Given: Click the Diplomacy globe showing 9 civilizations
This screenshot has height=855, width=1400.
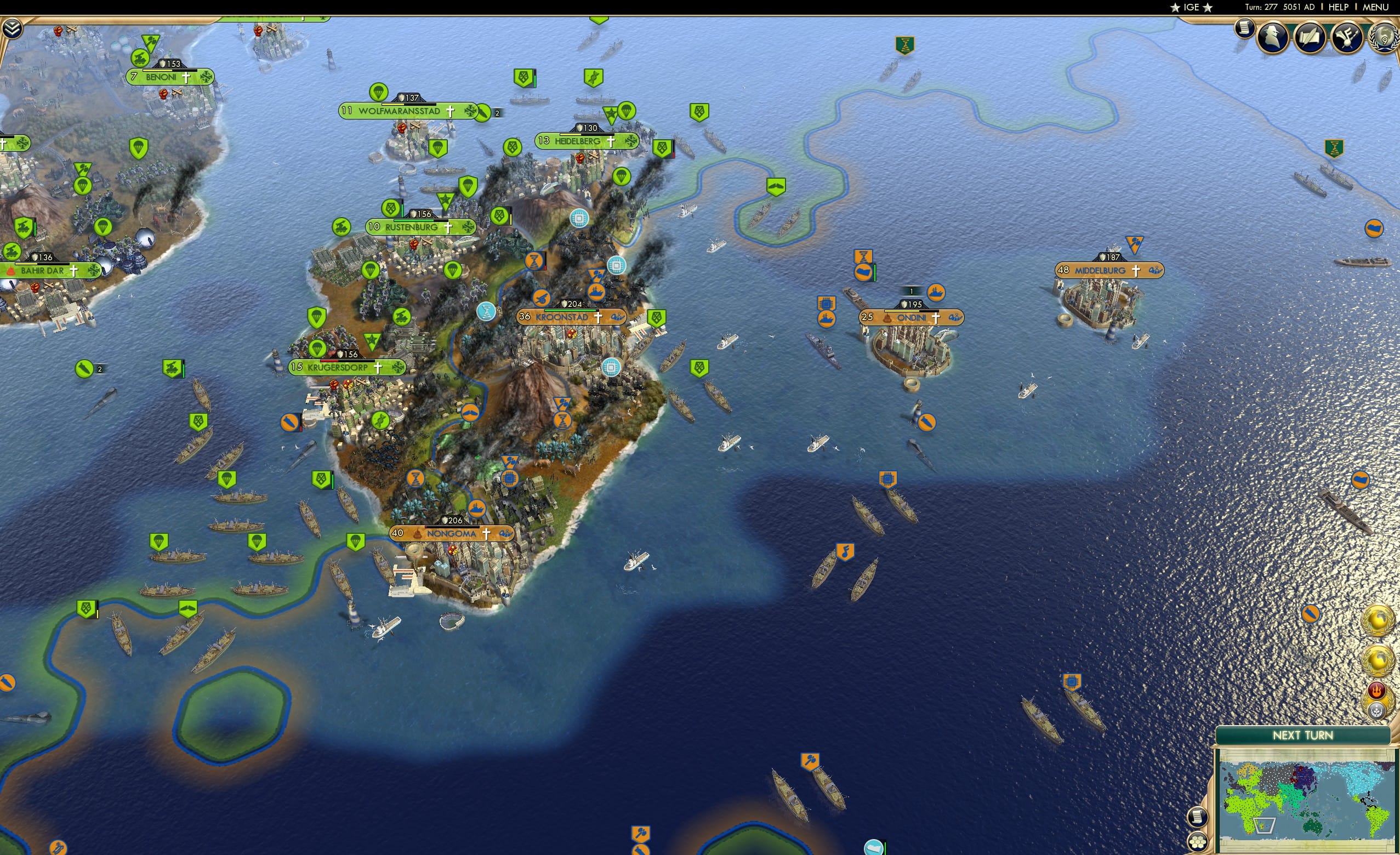Looking at the screenshot, I should (x=1384, y=37).
